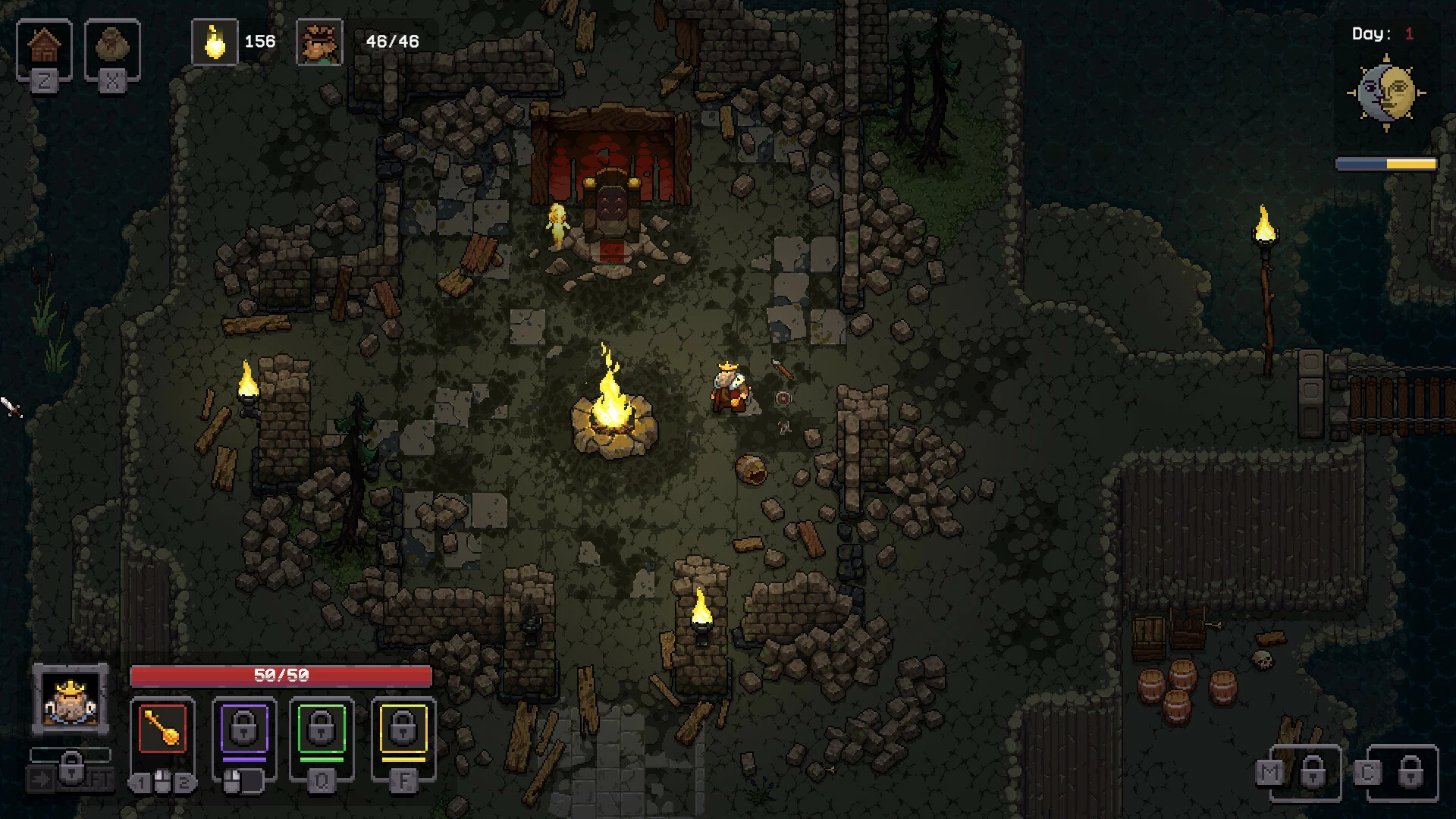Select the crowned villager population icon
This screenshot has width=1456, height=819.
click(319, 42)
